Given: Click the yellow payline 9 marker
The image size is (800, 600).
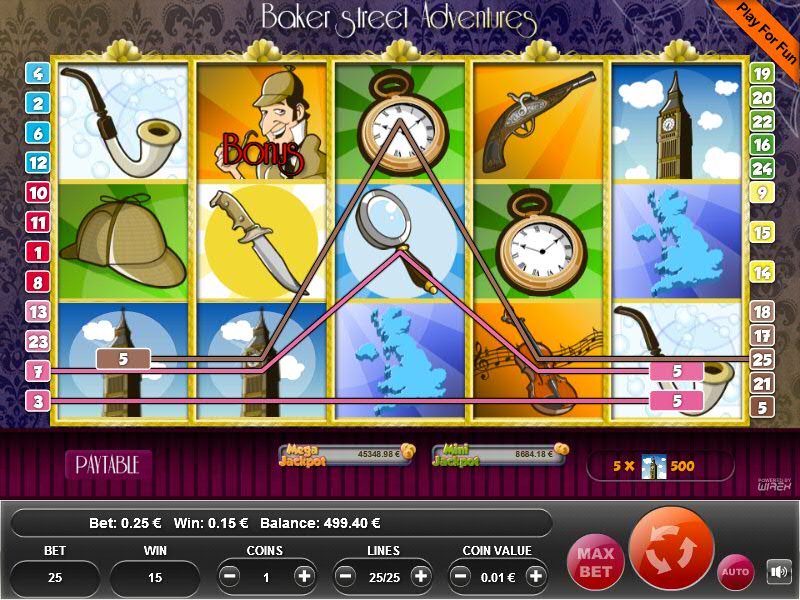Looking at the screenshot, I should [762, 192].
